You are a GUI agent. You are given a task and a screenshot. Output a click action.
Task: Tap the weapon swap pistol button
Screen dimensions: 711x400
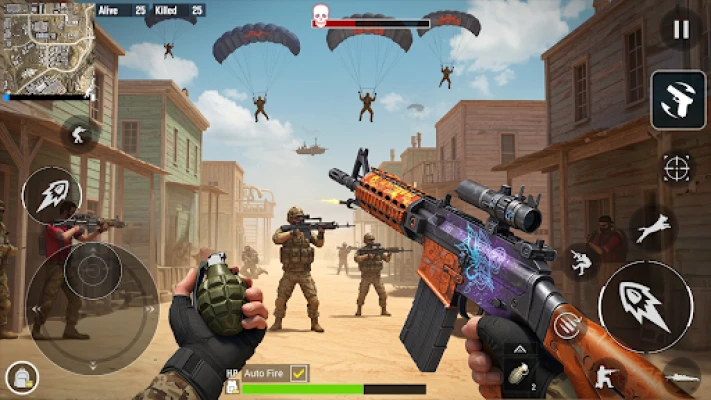point(678,100)
